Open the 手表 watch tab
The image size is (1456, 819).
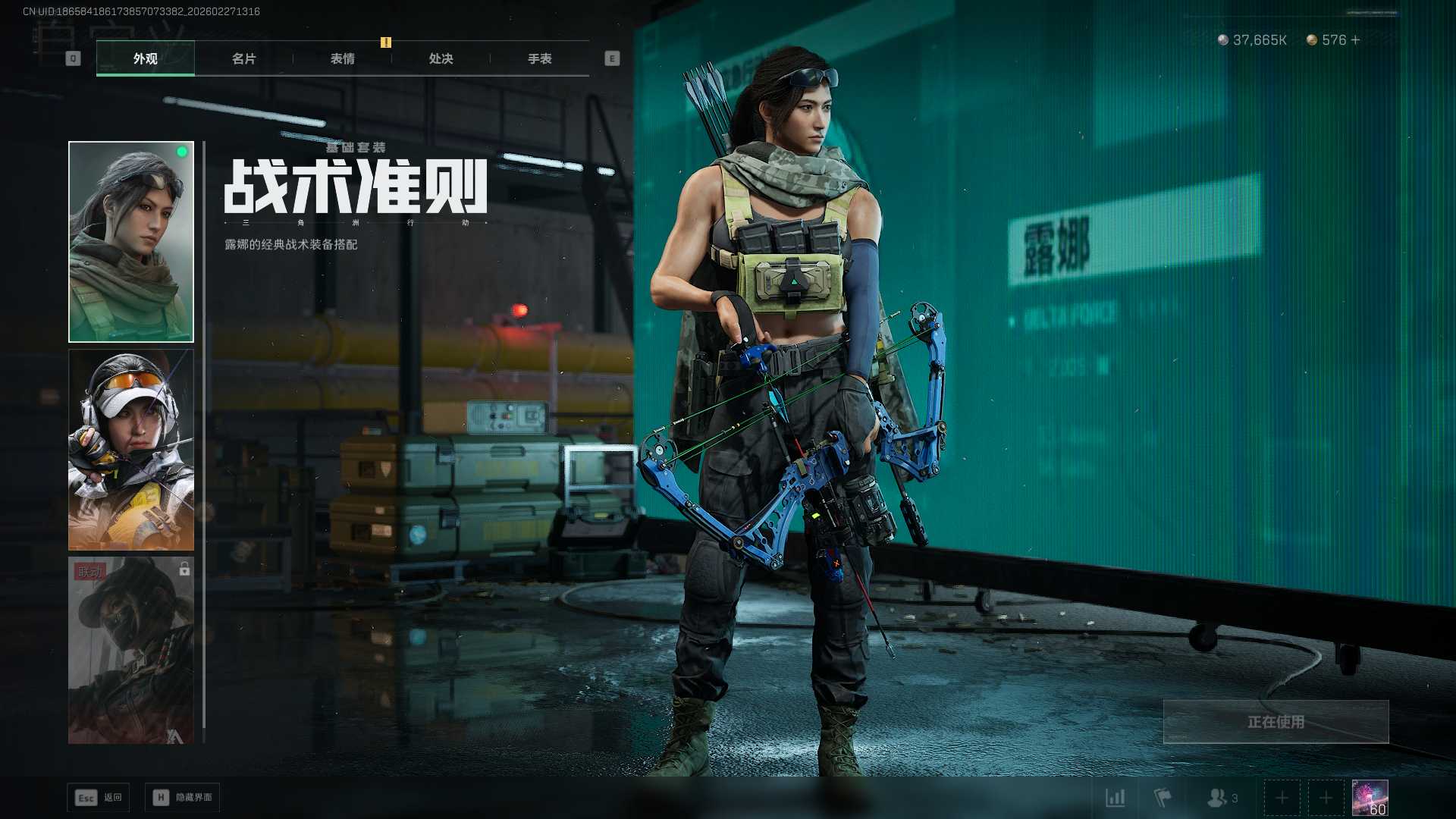click(x=539, y=58)
